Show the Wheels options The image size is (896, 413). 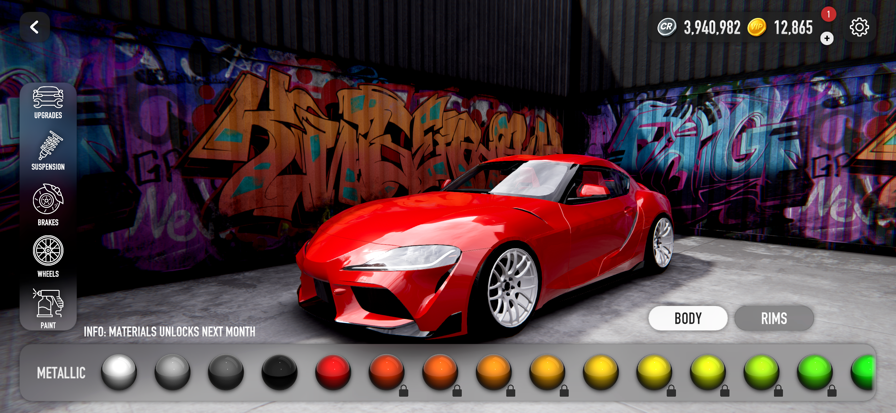(x=48, y=256)
